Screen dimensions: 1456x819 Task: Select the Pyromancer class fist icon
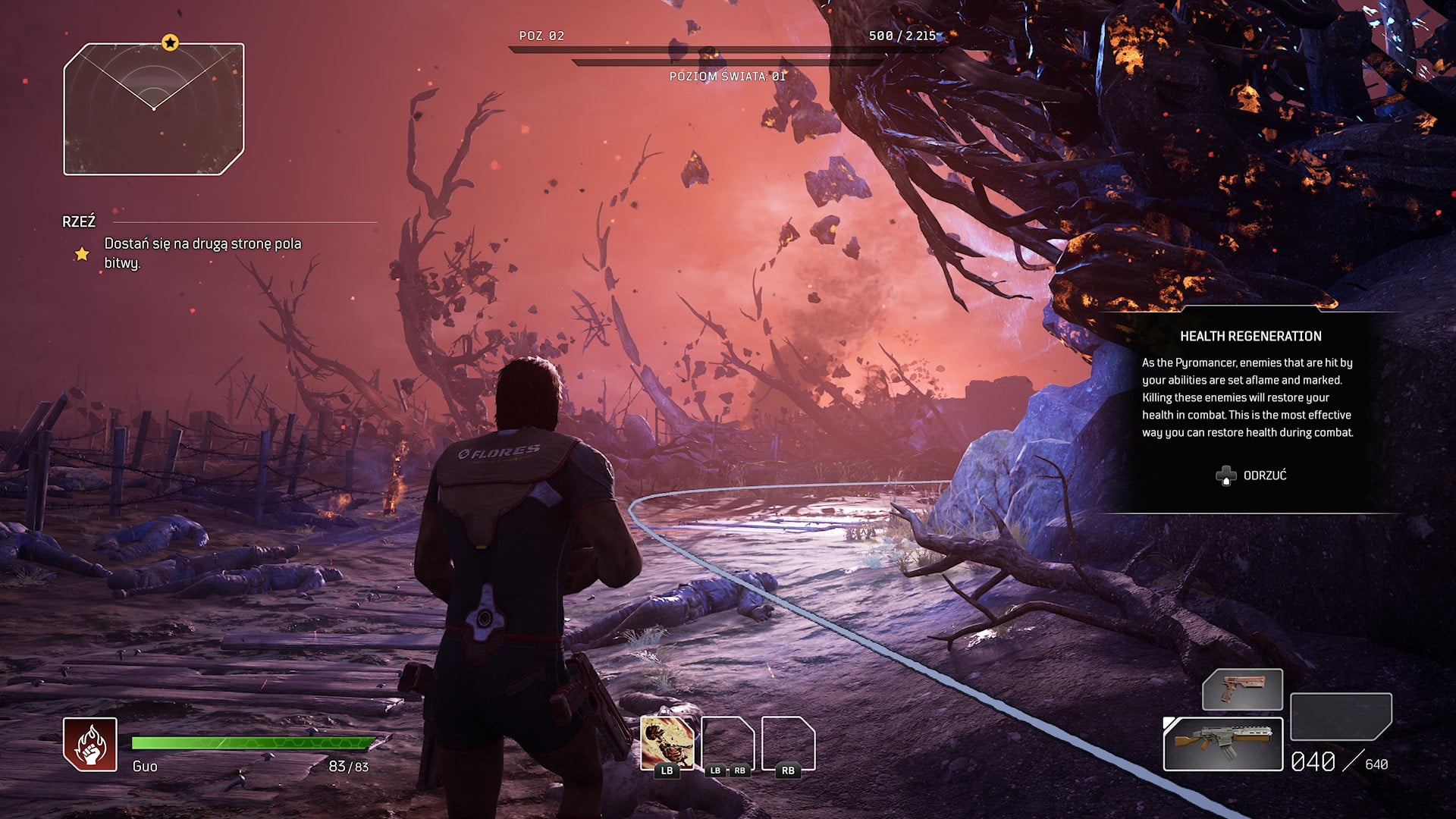click(x=90, y=744)
